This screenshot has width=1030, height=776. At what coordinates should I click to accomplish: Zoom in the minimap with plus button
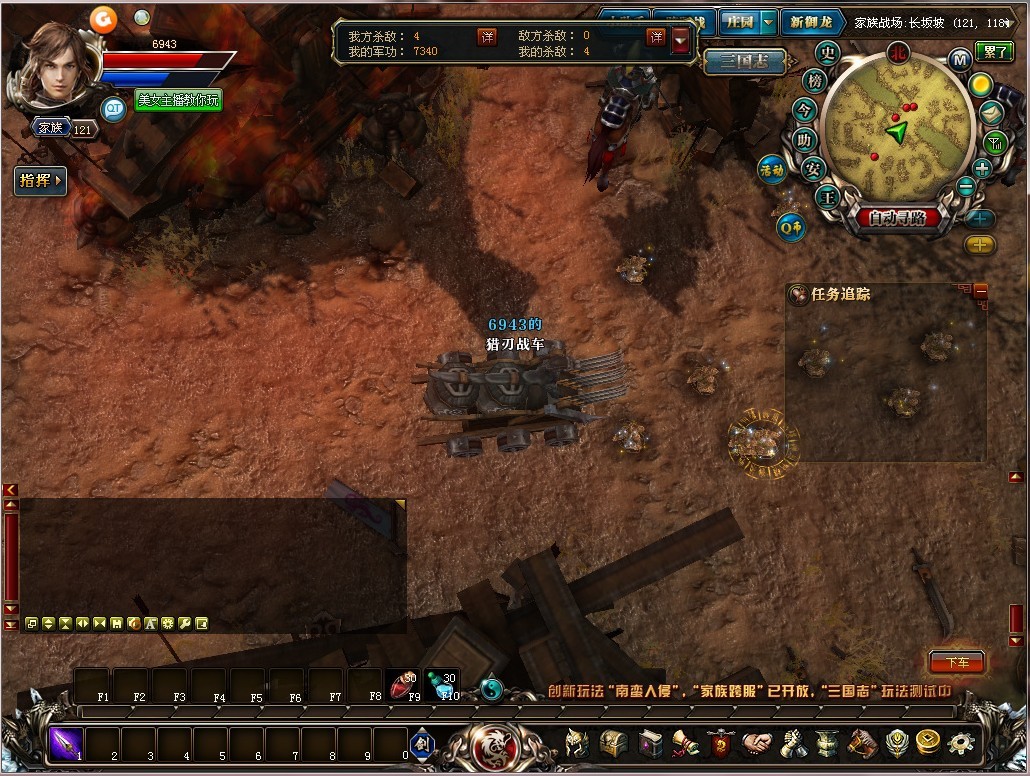click(982, 168)
